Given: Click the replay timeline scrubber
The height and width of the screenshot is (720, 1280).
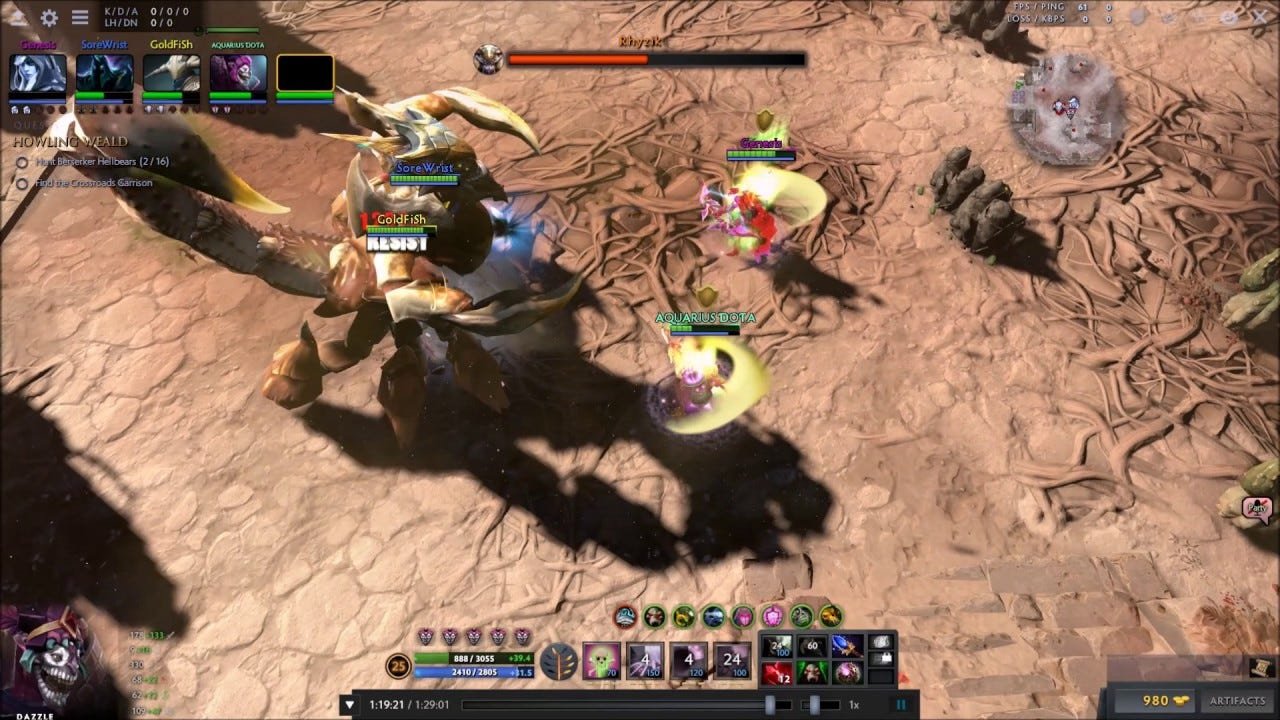Looking at the screenshot, I should [771, 706].
